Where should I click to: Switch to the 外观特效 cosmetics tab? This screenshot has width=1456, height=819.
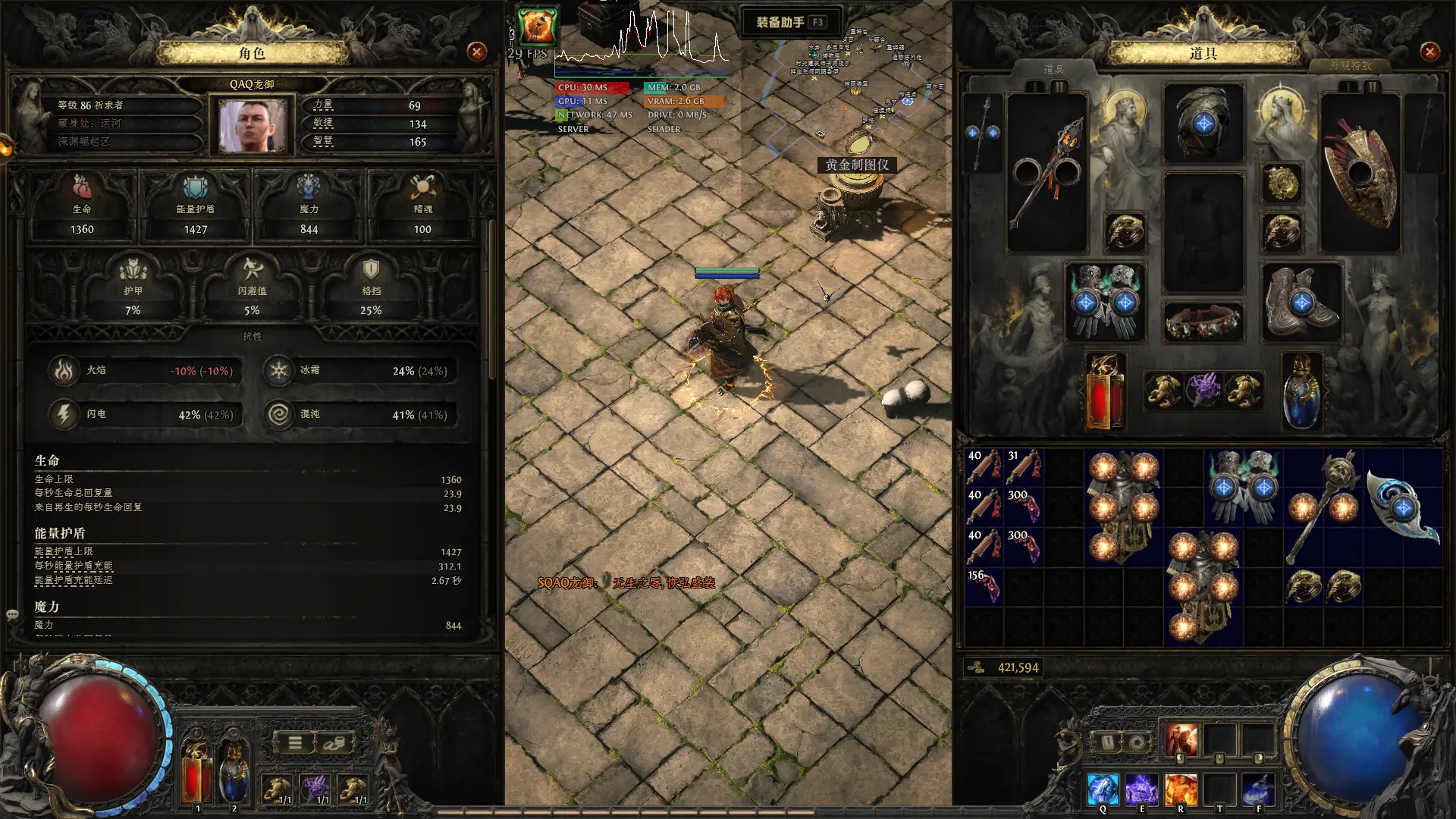(x=1350, y=66)
